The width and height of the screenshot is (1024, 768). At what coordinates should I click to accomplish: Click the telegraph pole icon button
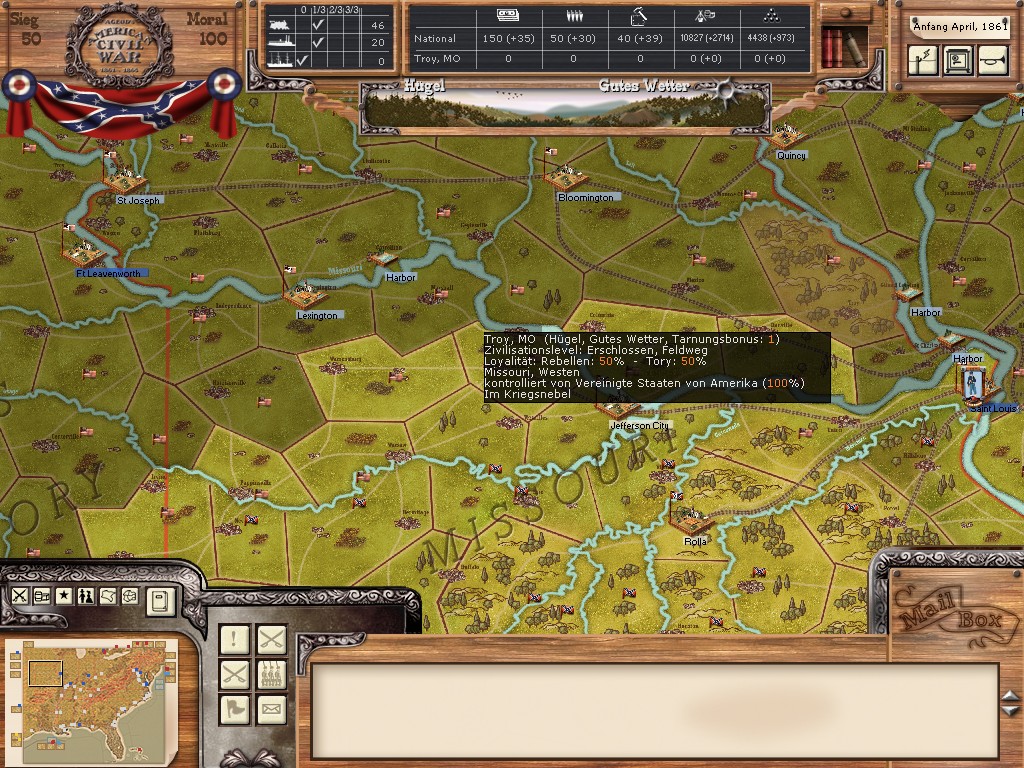pyautogui.click(x=923, y=61)
